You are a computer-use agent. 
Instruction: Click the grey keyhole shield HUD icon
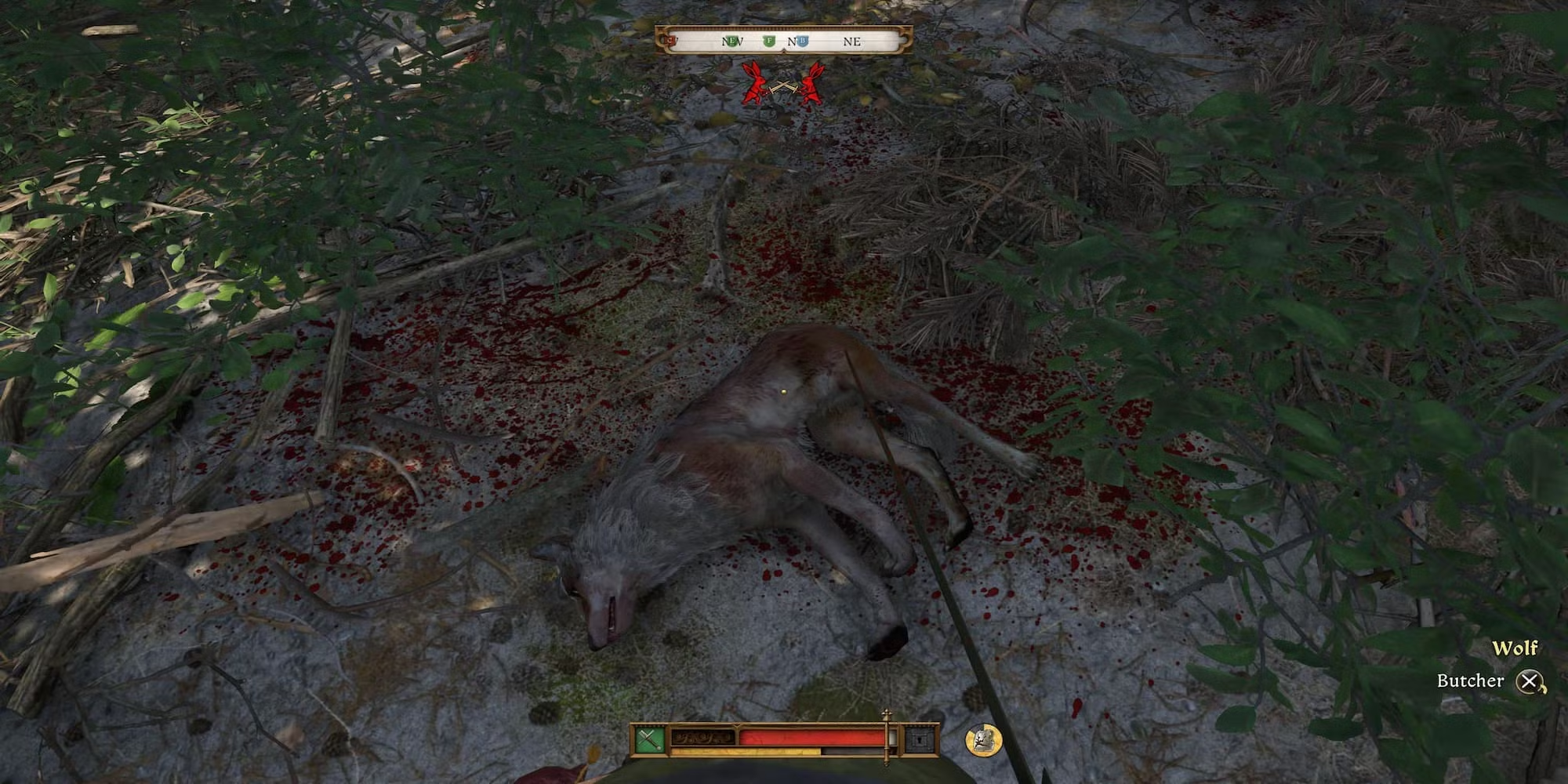[920, 739]
